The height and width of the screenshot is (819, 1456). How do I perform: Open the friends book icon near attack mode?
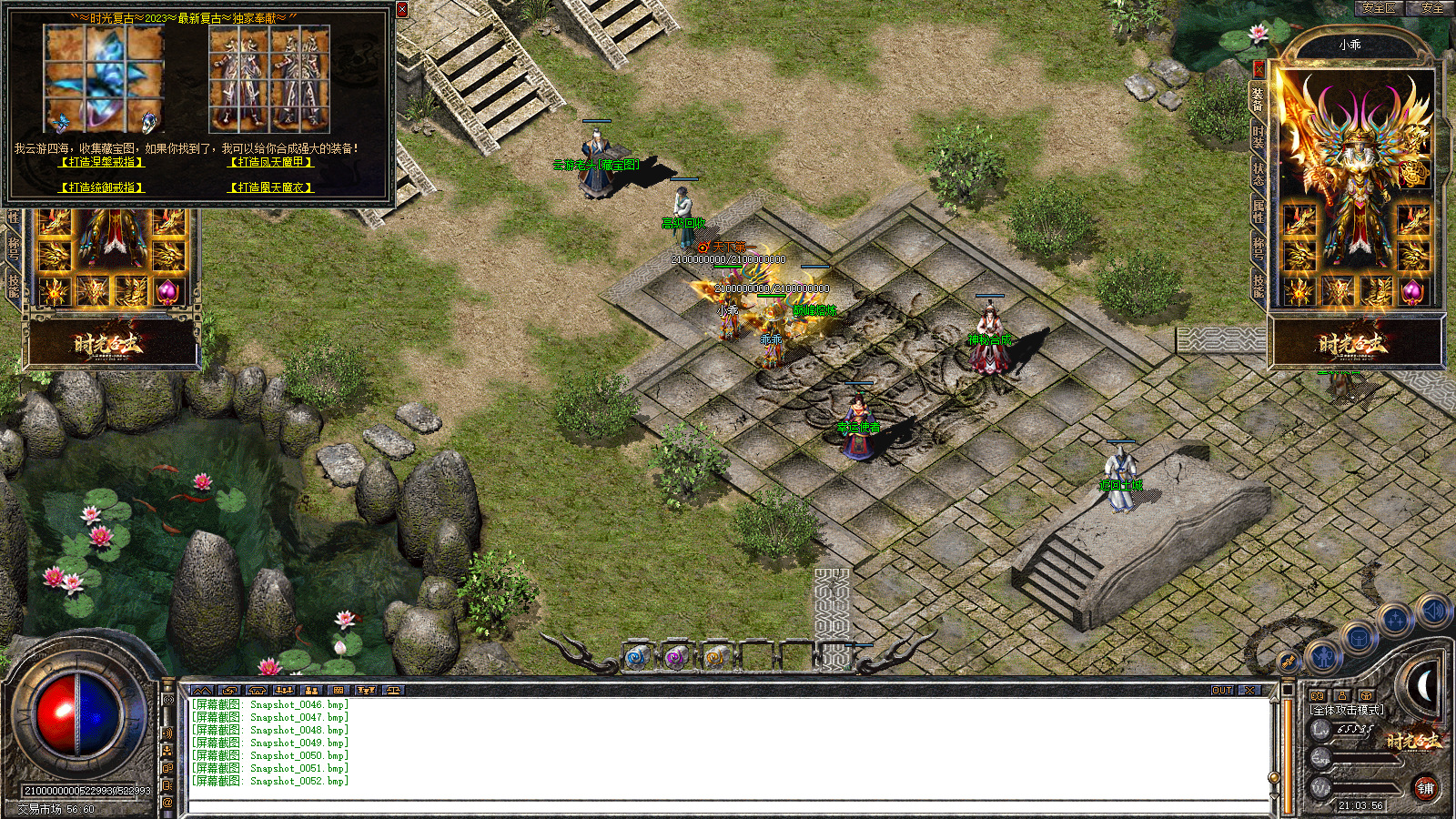[1318, 695]
